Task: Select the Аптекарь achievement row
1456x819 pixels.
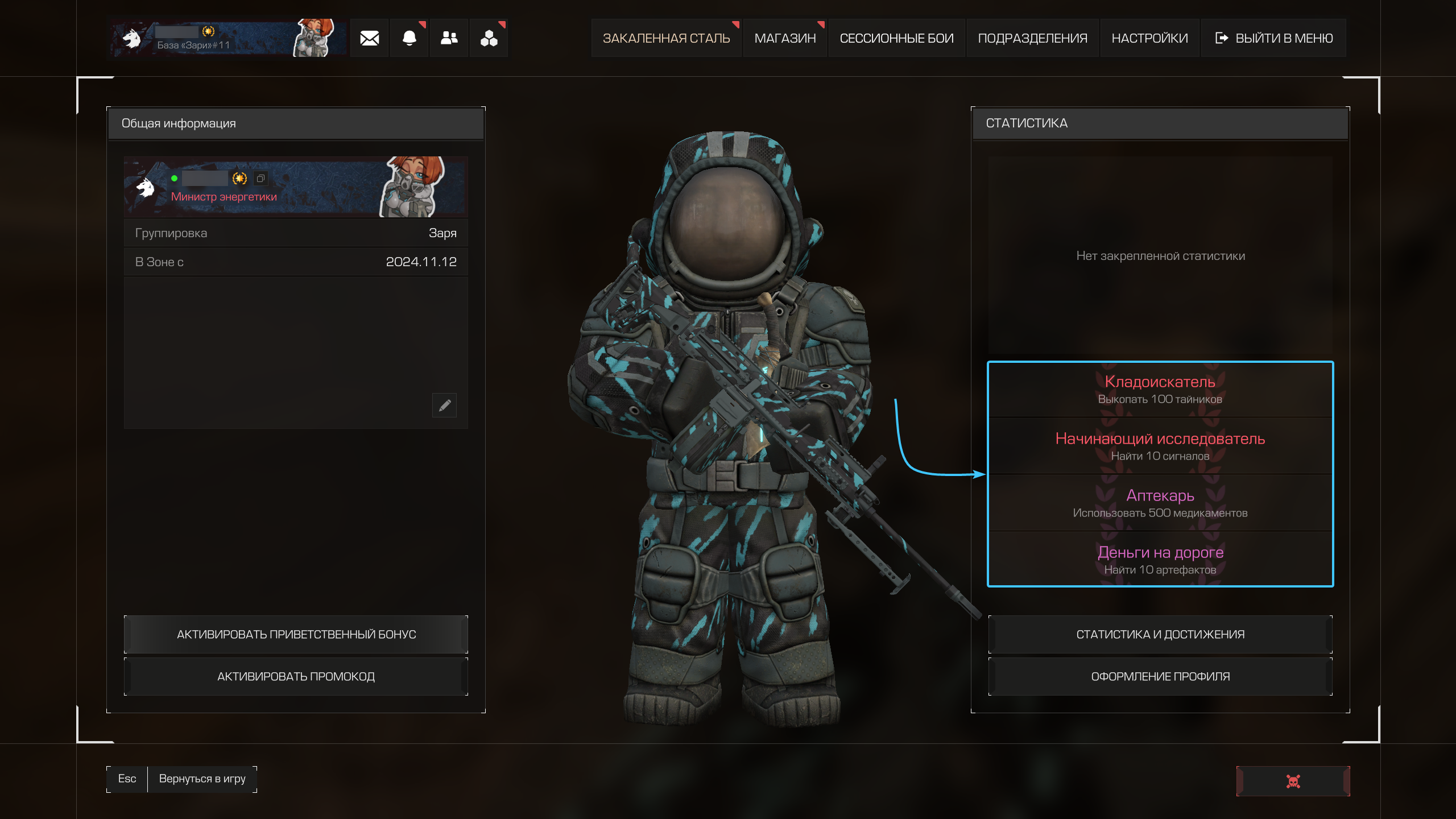Action: pos(1160,503)
